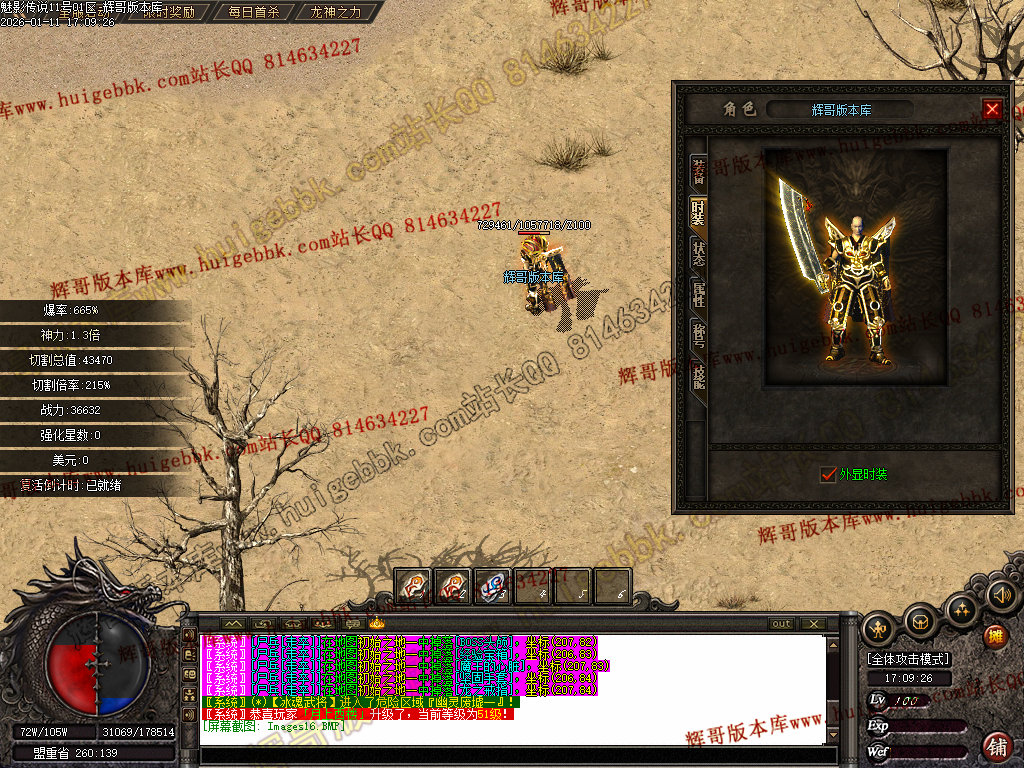Click the orange 摊 stall button
This screenshot has width=1024, height=768.
995,636
